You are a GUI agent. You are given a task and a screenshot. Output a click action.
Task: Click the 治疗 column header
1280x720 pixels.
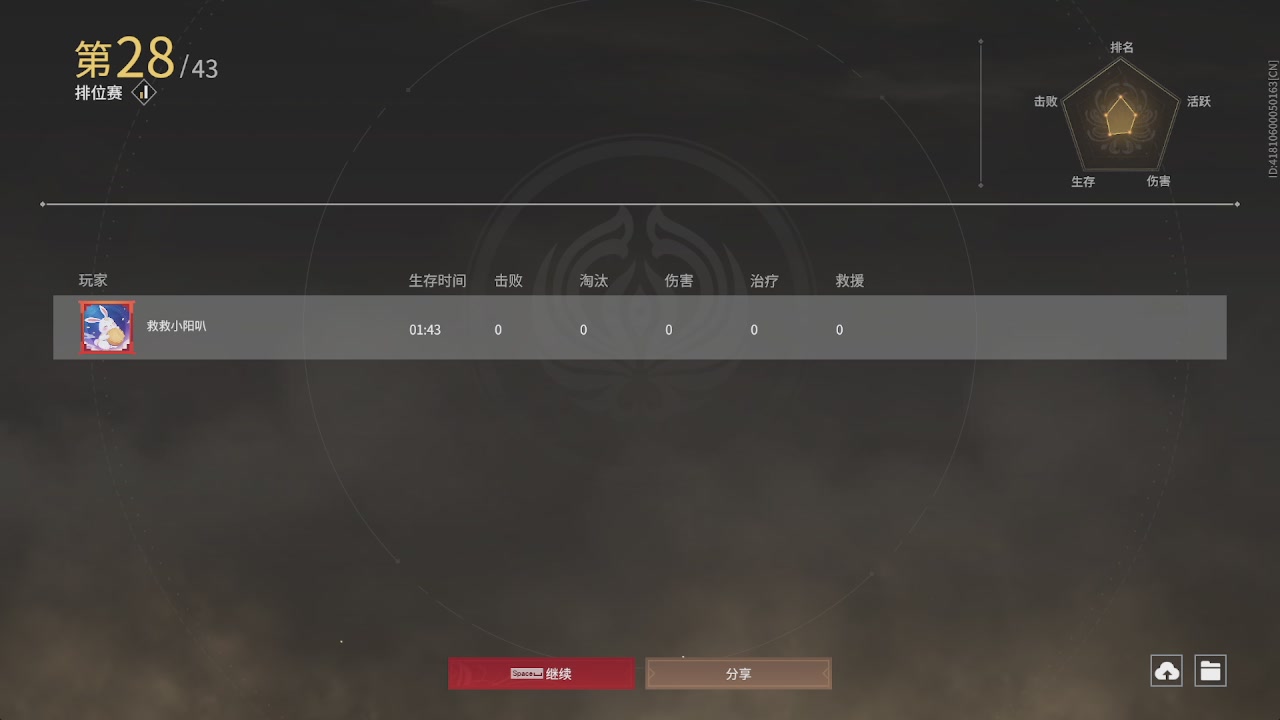click(x=763, y=280)
